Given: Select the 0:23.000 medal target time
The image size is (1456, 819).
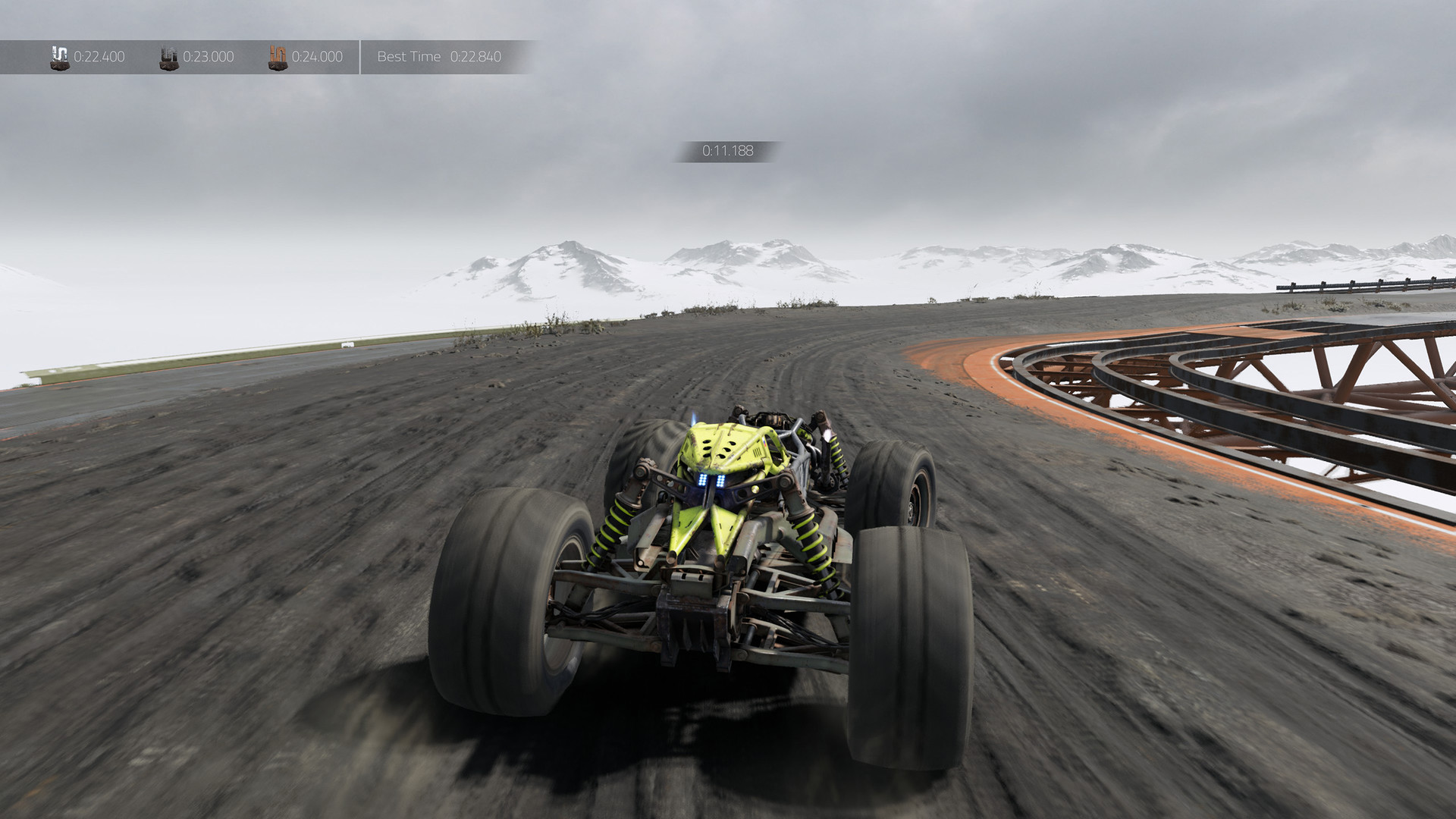Looking at the screenshot, I should [209, 57].
